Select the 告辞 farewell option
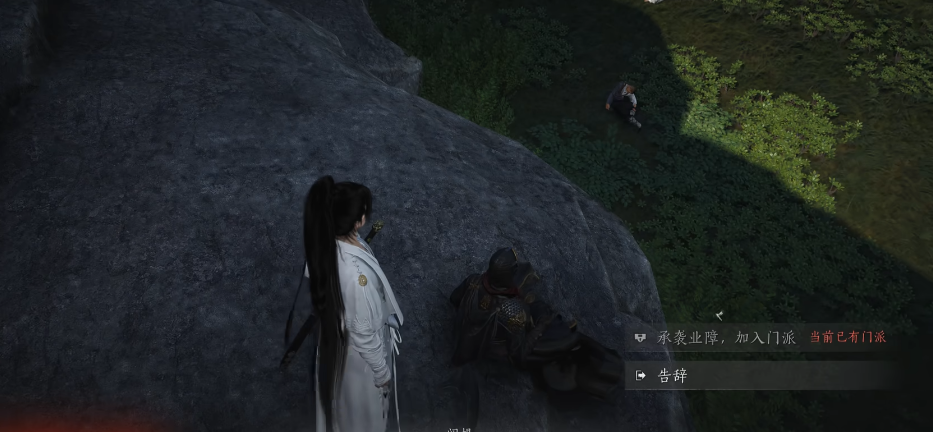Screen dimensions: 933x432 (x=672, y=376)
